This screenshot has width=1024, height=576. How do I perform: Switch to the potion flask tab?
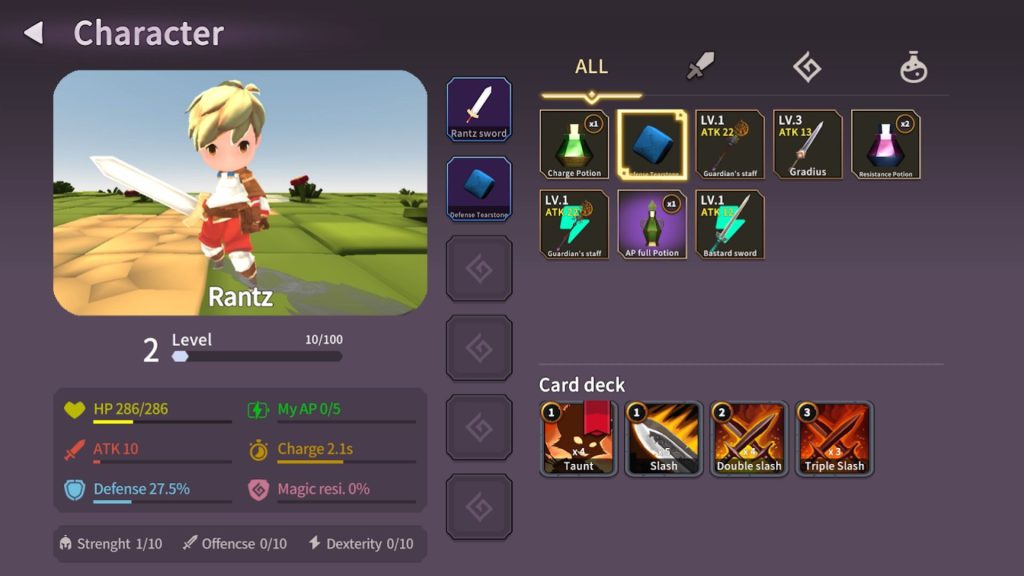(x=913, y=68)
